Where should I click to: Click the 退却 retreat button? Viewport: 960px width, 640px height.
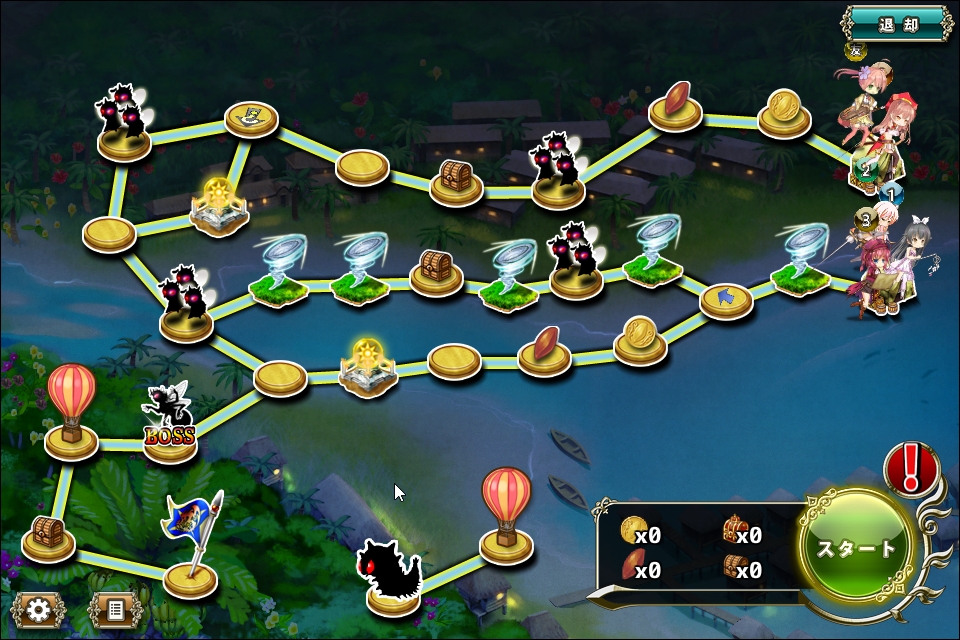[897, 23]
